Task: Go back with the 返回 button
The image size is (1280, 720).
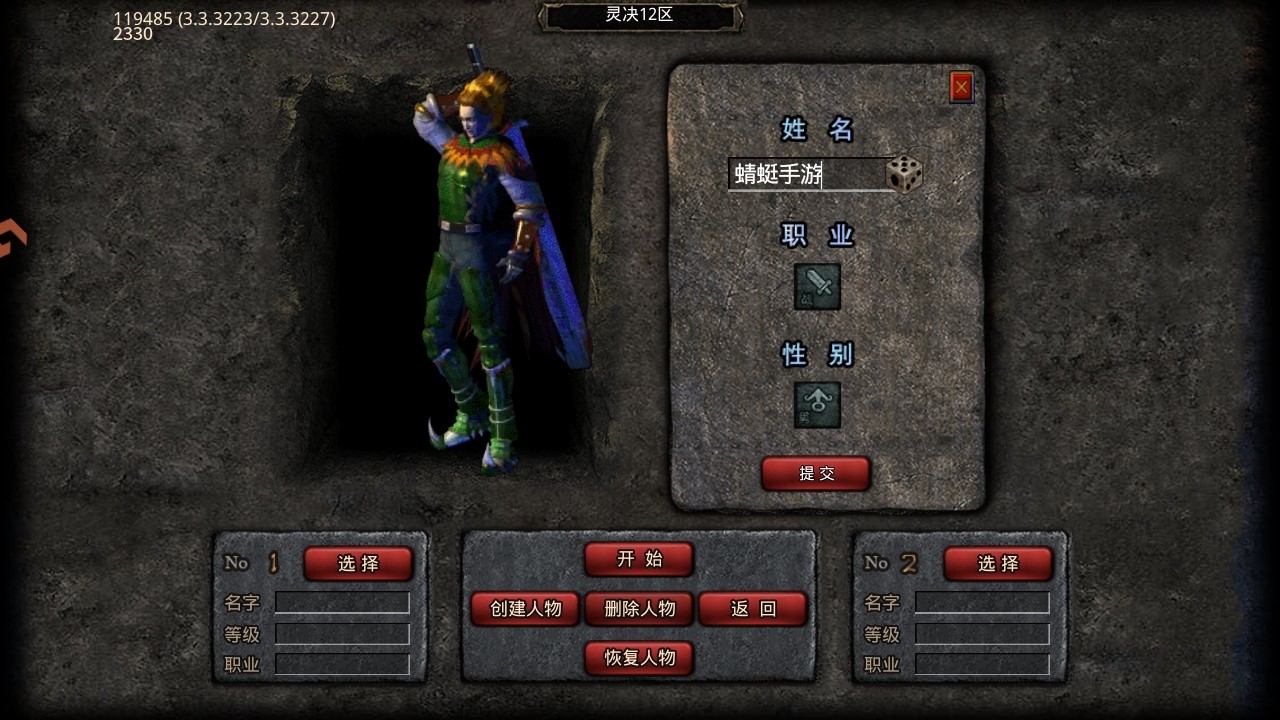Action: tap(753, 609)
